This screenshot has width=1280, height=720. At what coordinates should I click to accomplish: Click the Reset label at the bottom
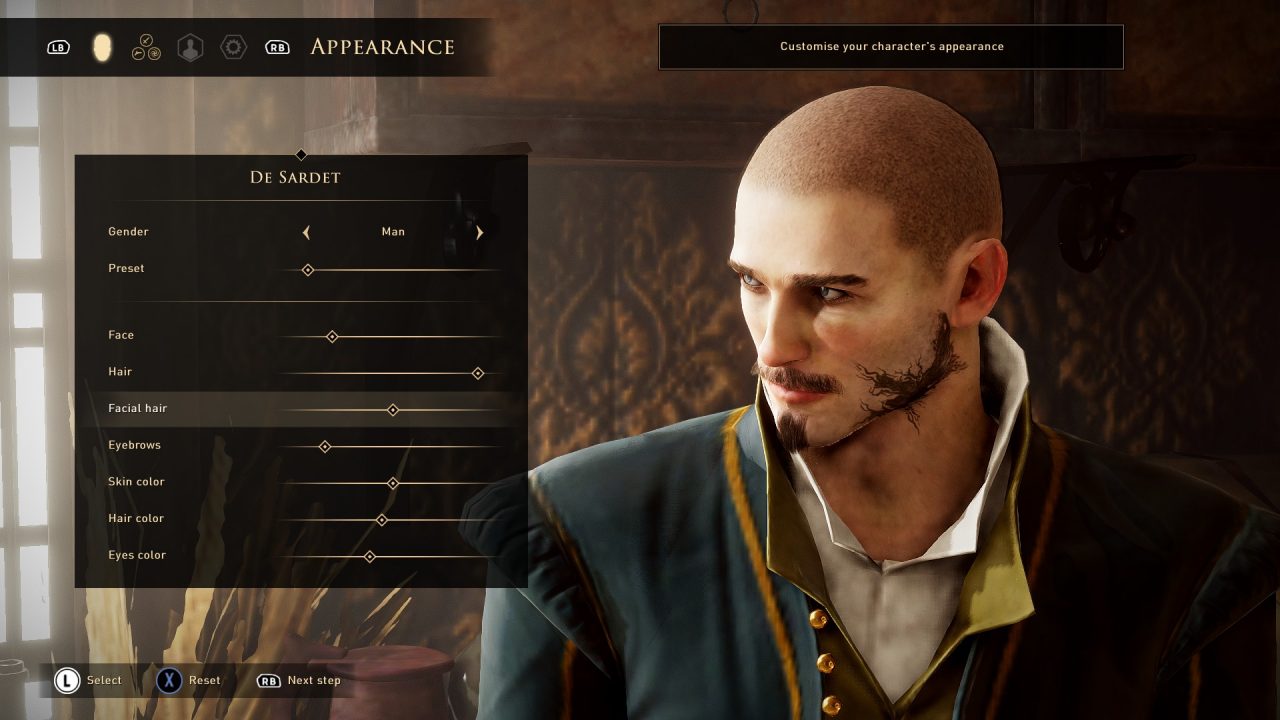204,680
